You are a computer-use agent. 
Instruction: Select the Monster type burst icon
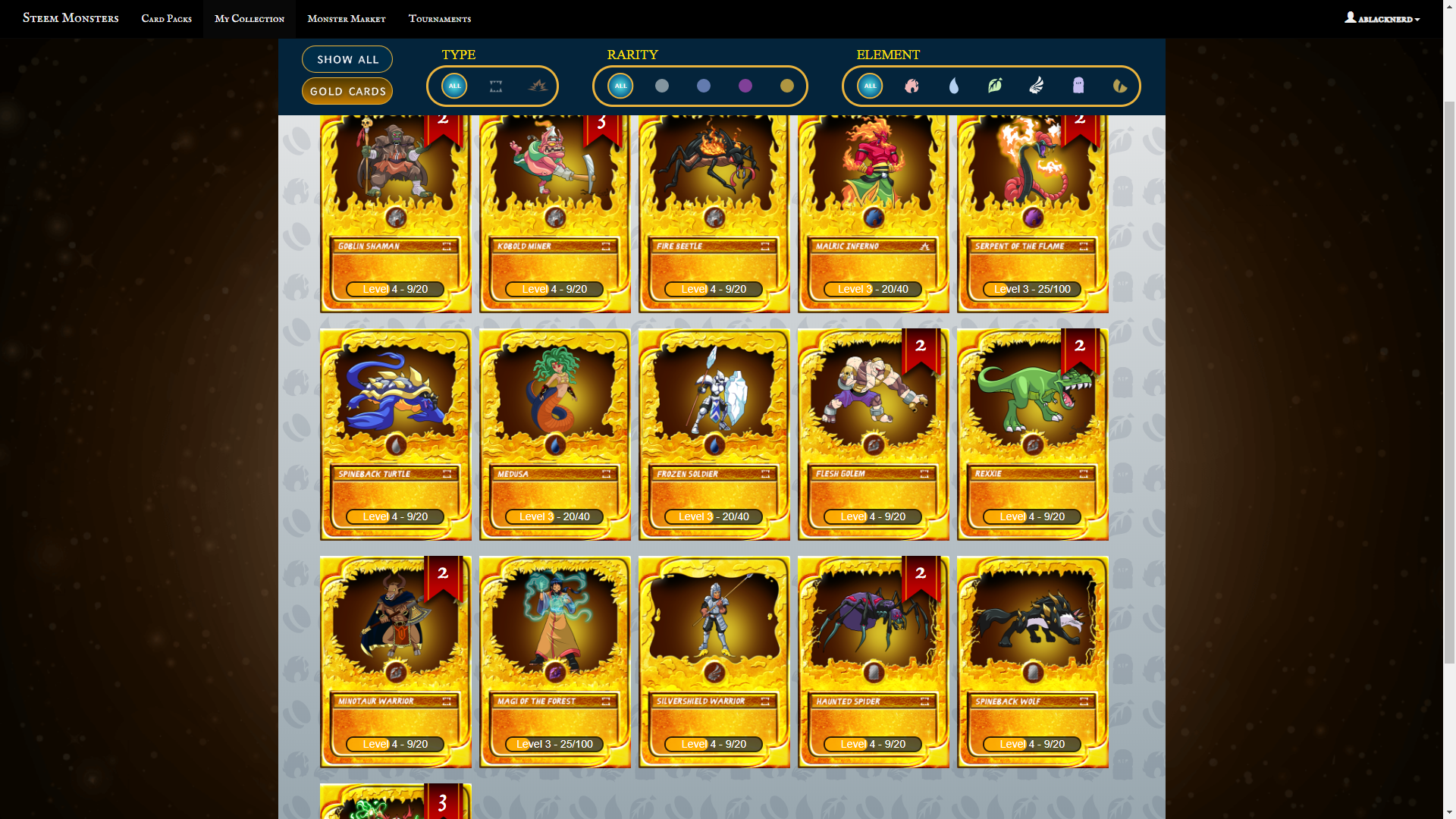pyautogui.click(x=539, y=86)
